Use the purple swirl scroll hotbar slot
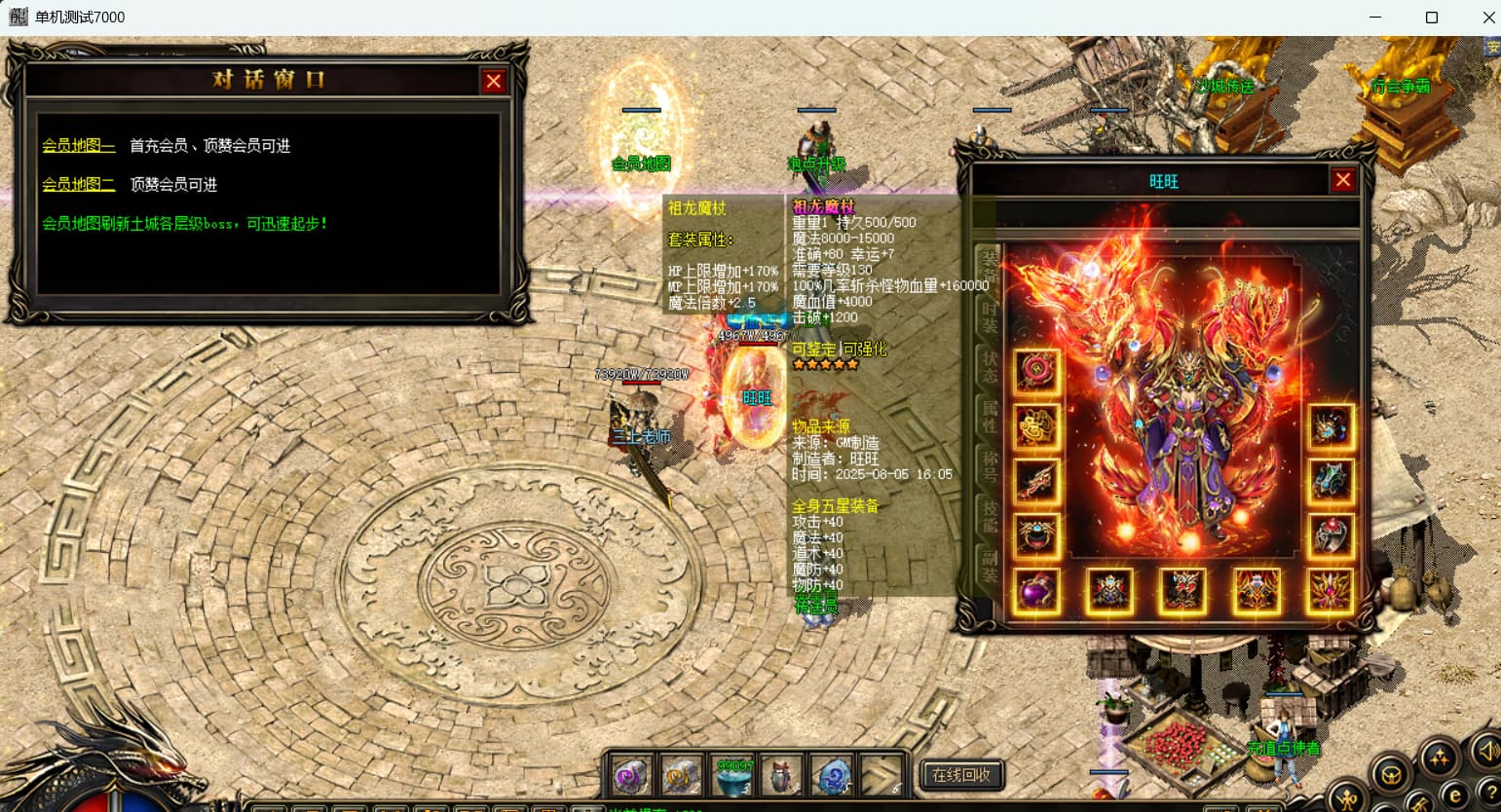 (x=631, y=776)
